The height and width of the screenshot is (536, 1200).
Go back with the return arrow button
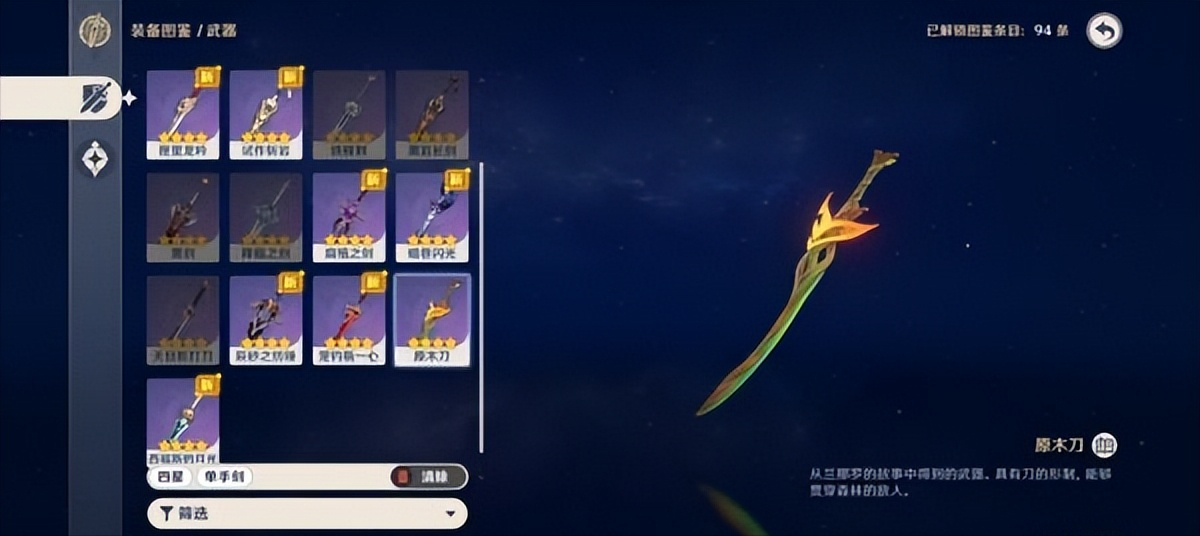(1104, 31)
